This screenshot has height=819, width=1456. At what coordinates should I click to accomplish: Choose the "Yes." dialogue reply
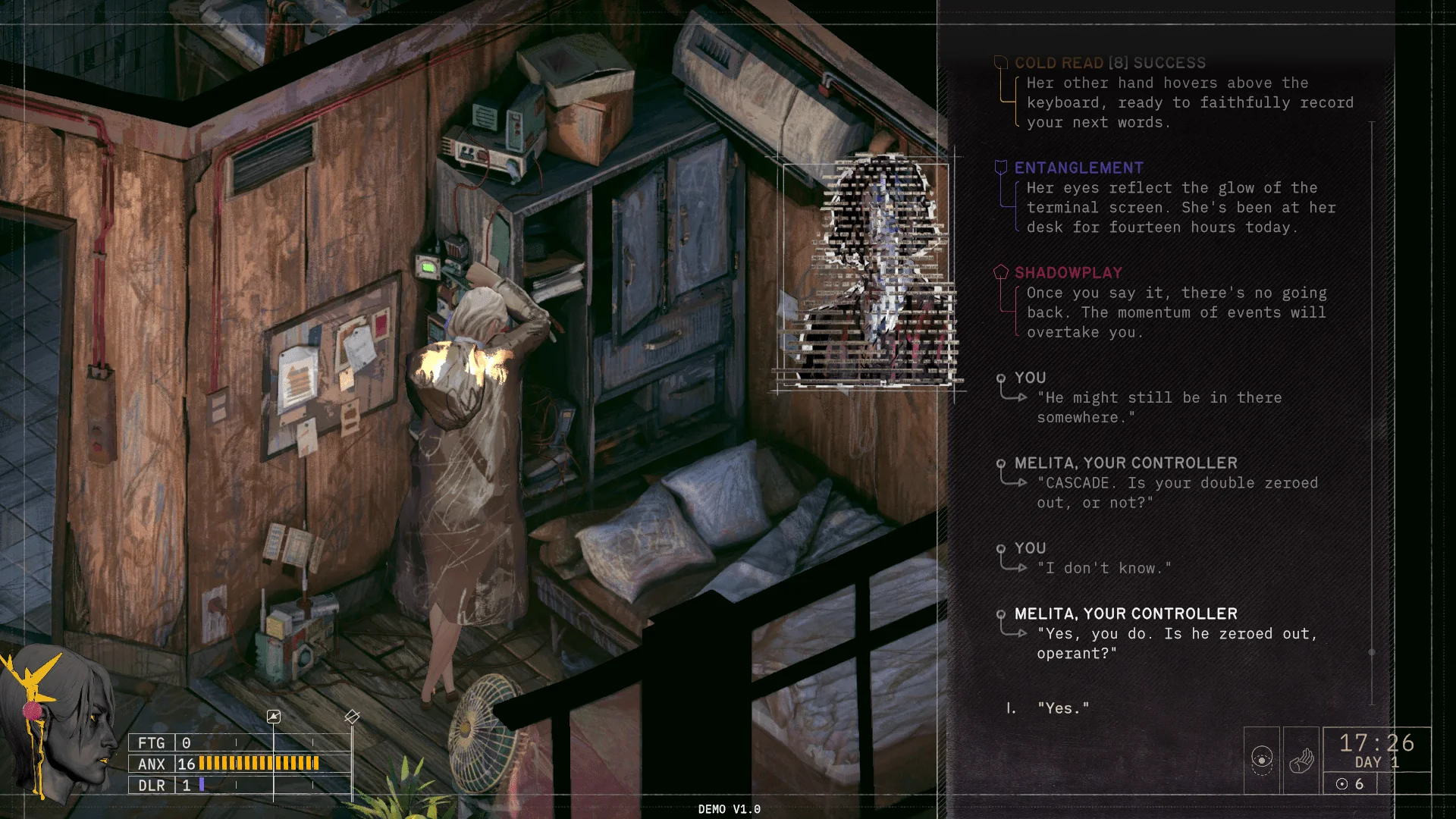(1063, 708)
